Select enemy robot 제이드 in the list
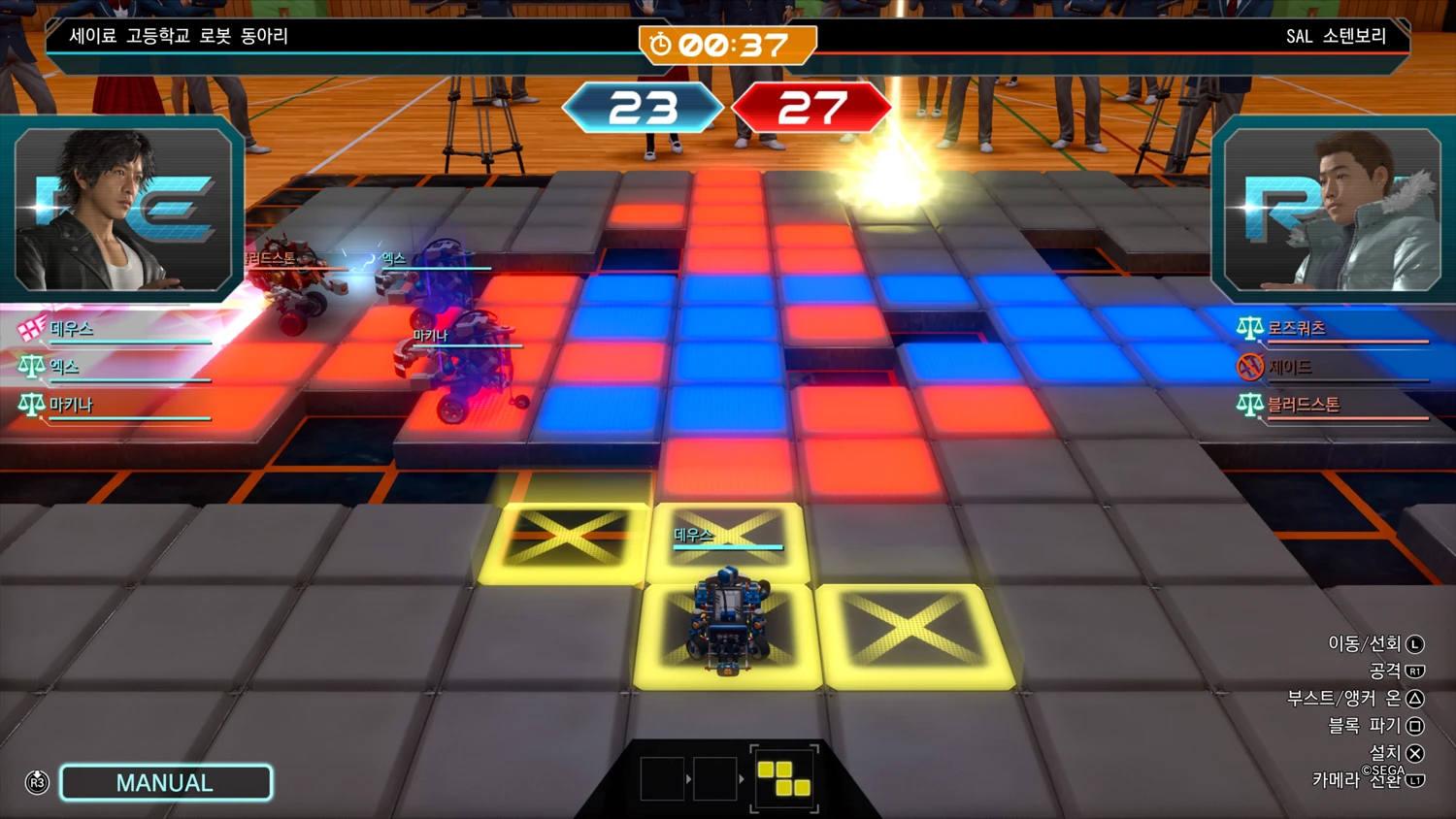Viewport: 1456px width, 819px height. point(1289,367)
